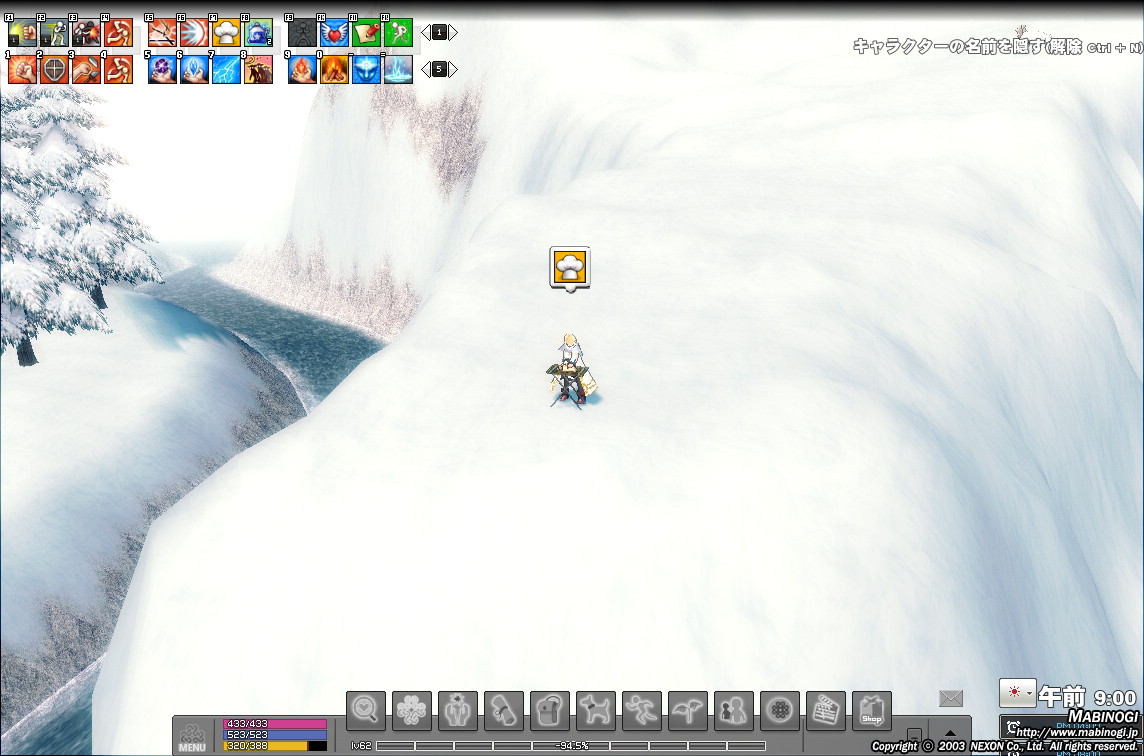Open the mail envelope icon

click(x=950, y=698)
